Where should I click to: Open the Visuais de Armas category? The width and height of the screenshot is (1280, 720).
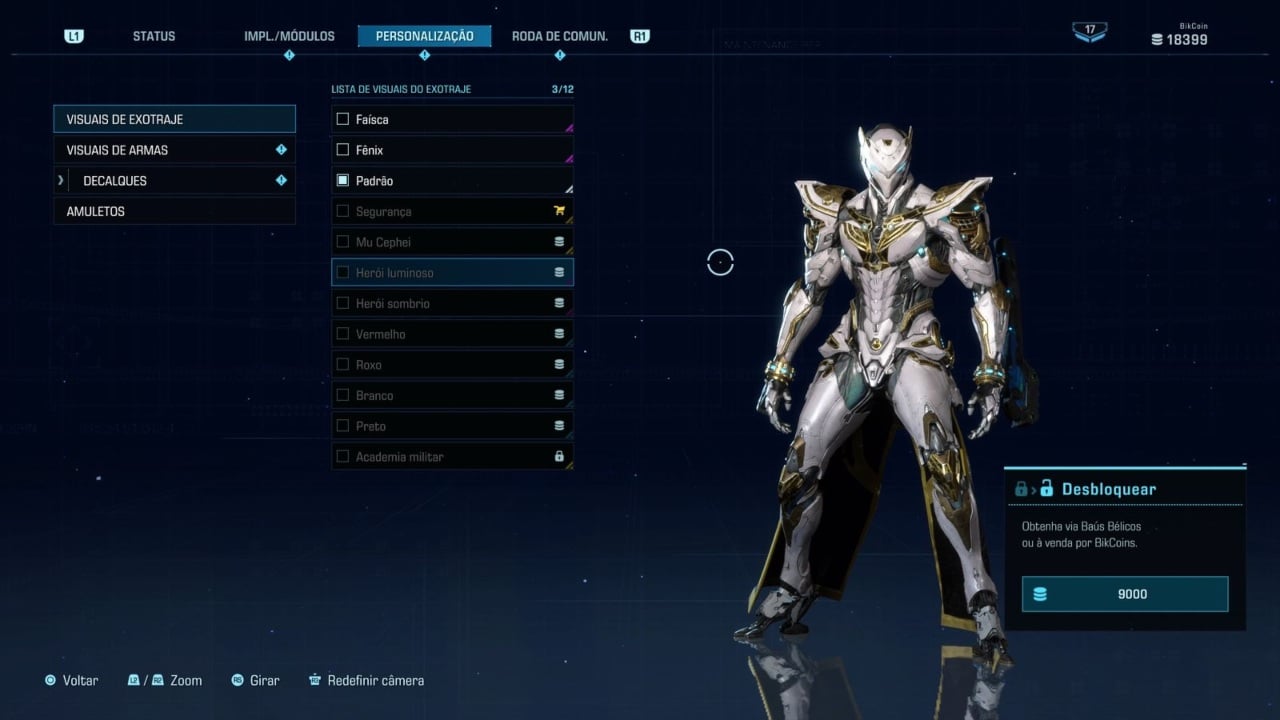174,150
